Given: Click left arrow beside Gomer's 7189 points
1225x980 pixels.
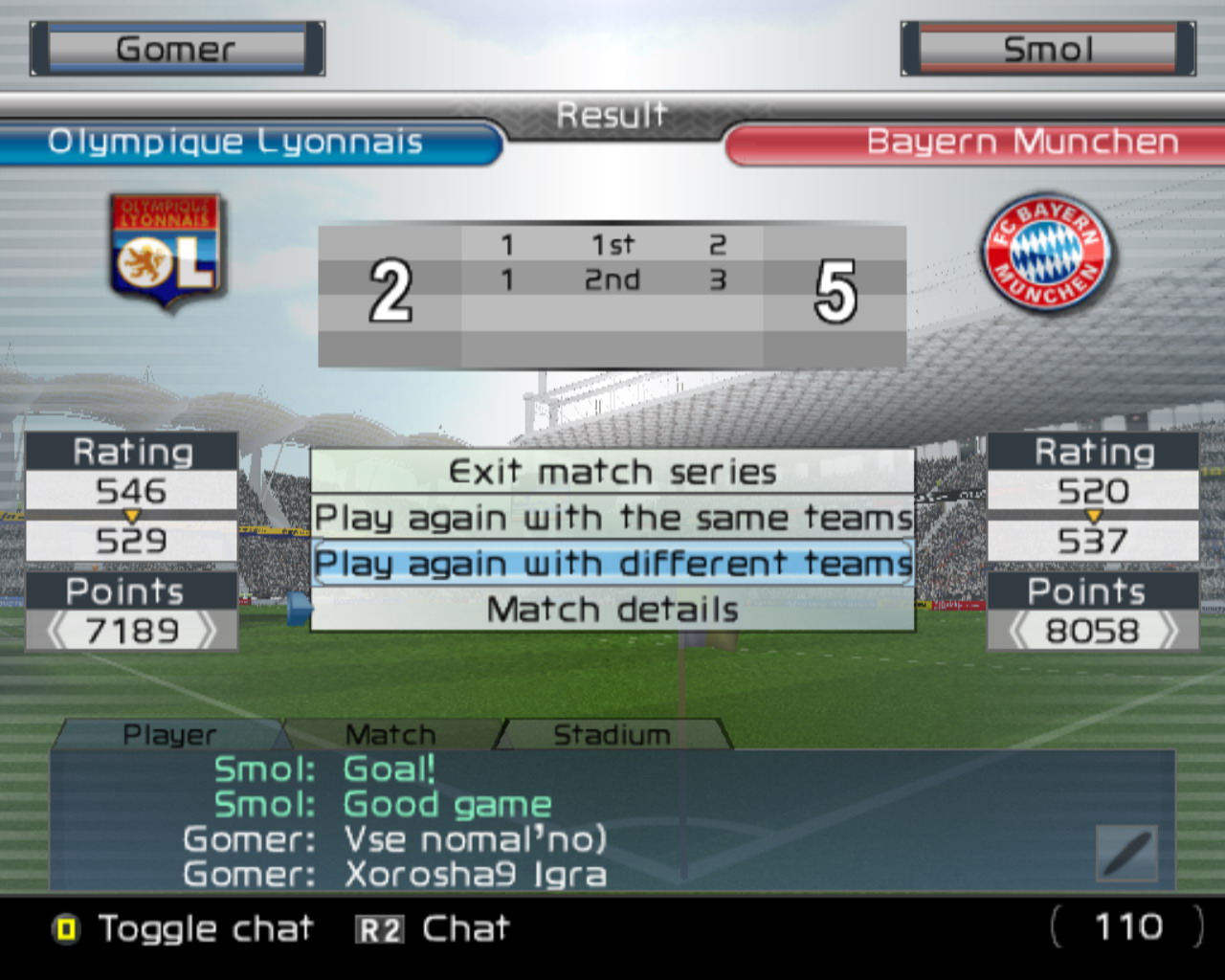Looking at the screenshot, I should click(x=57, y=631).
